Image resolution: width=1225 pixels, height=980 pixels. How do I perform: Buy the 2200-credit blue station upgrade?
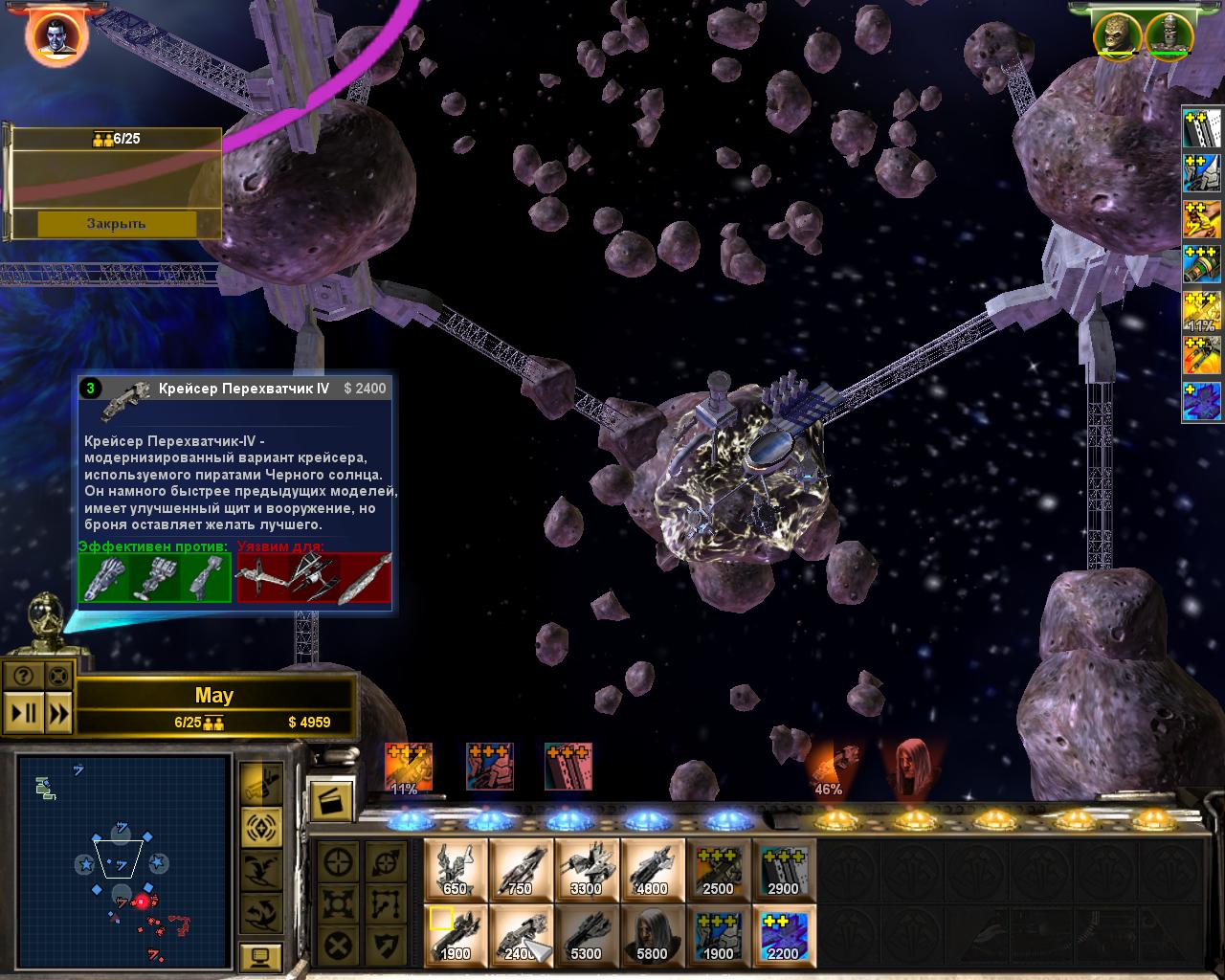(x=784, y=934)
